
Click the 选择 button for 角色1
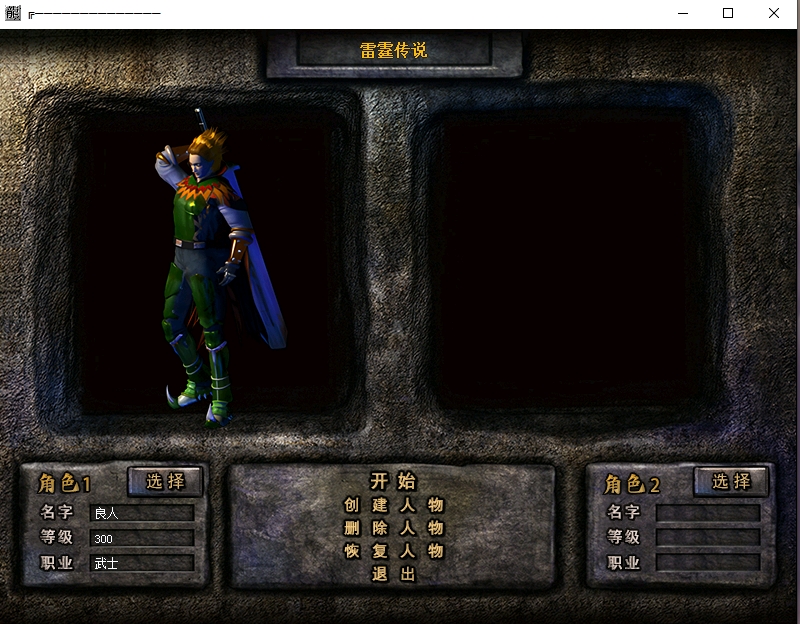pos(165,481)
